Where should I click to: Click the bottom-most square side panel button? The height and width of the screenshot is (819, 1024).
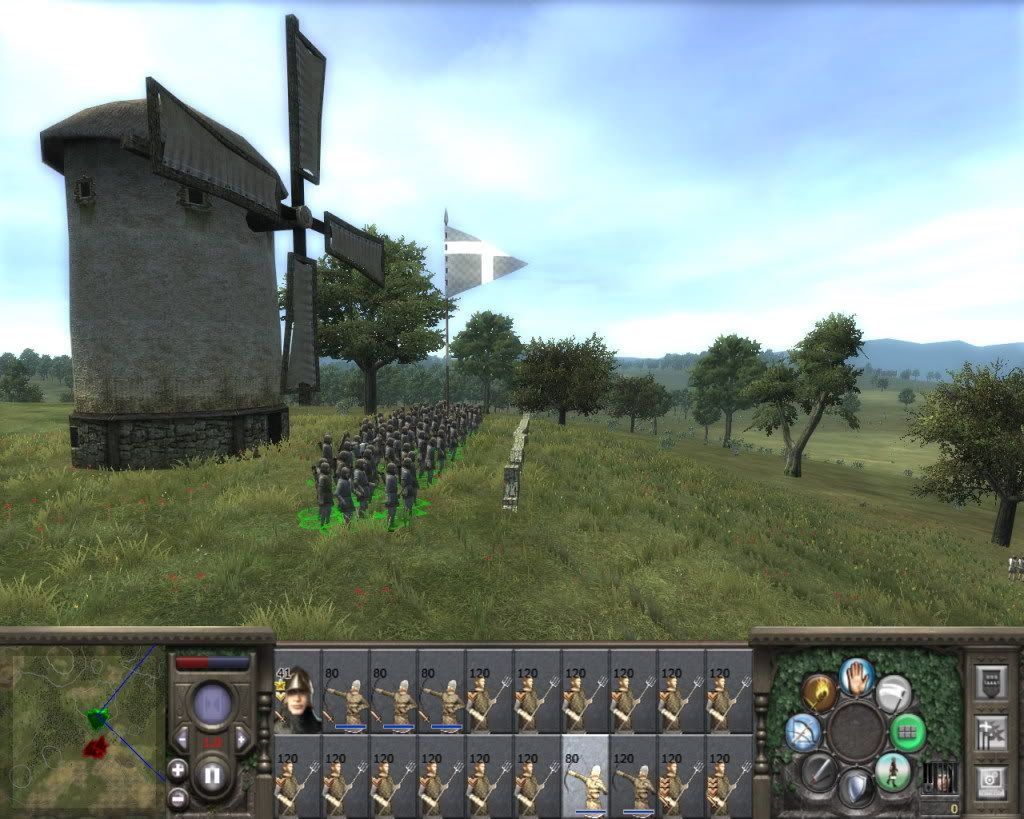click(991, 781)
